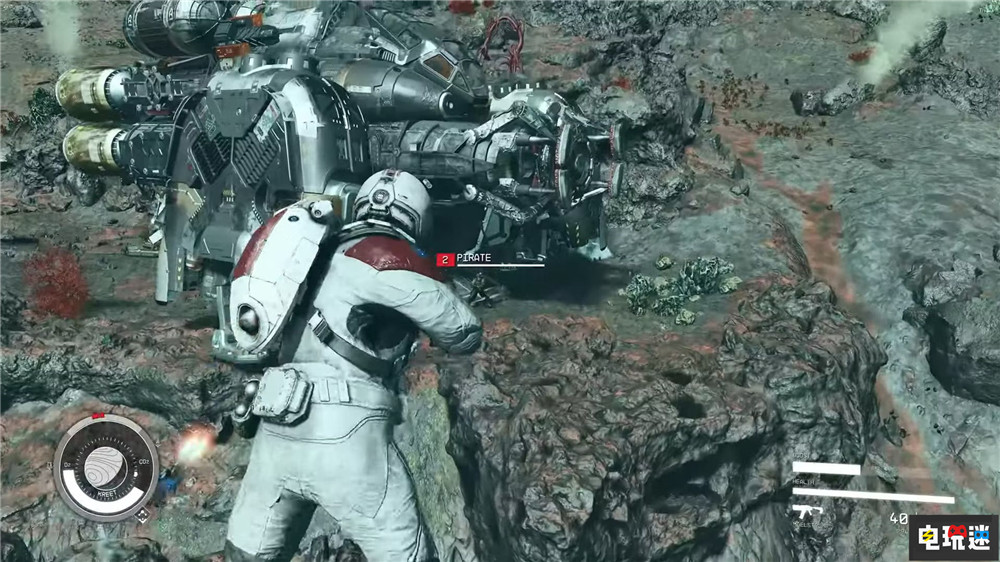The width and height of the screenshot is (1000, 562).
Task: Select the equipped rifle weapon icon
Action: click(x=806, y=511)
